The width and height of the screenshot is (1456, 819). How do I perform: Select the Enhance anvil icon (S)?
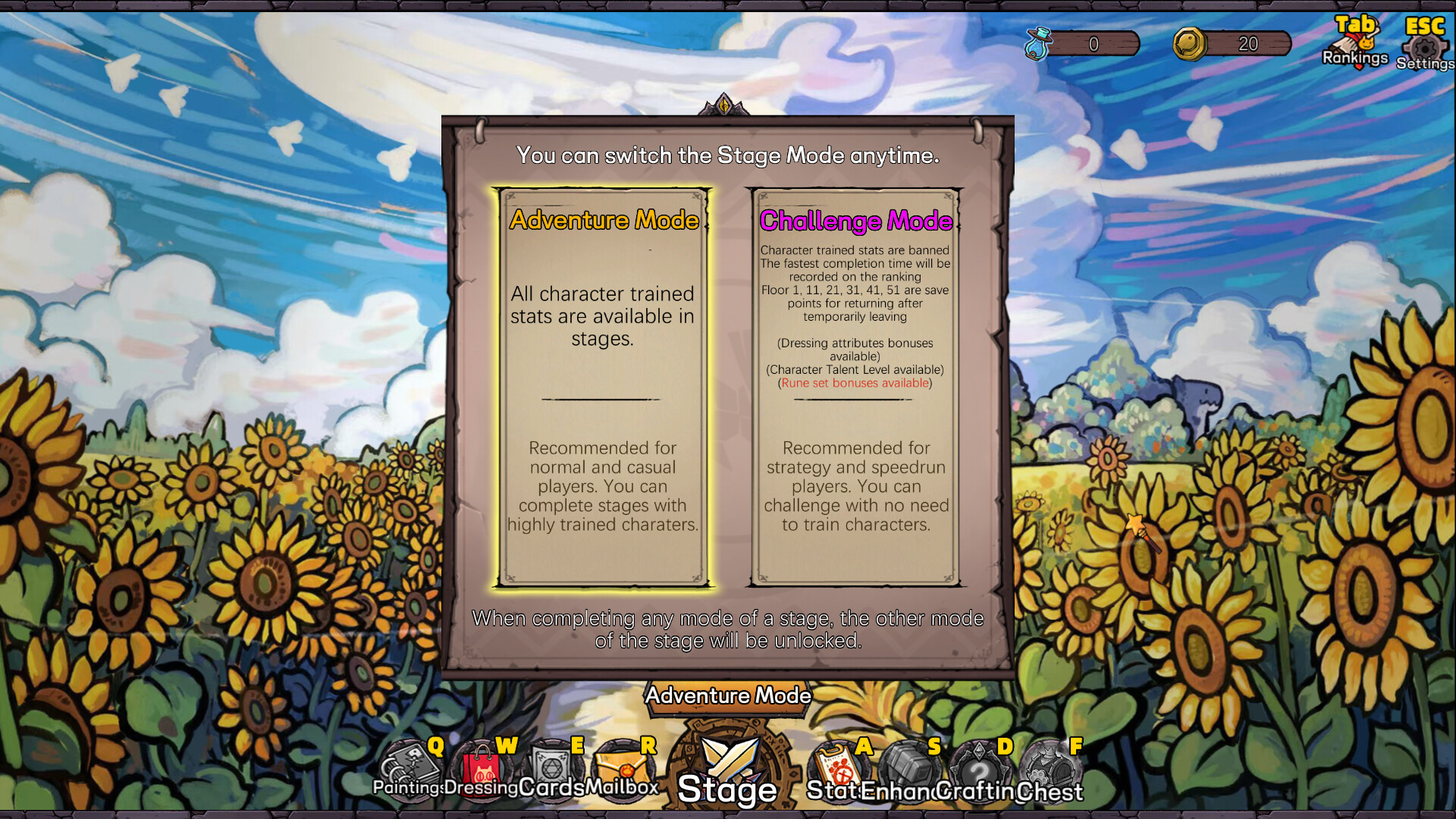tap(909, 766)
